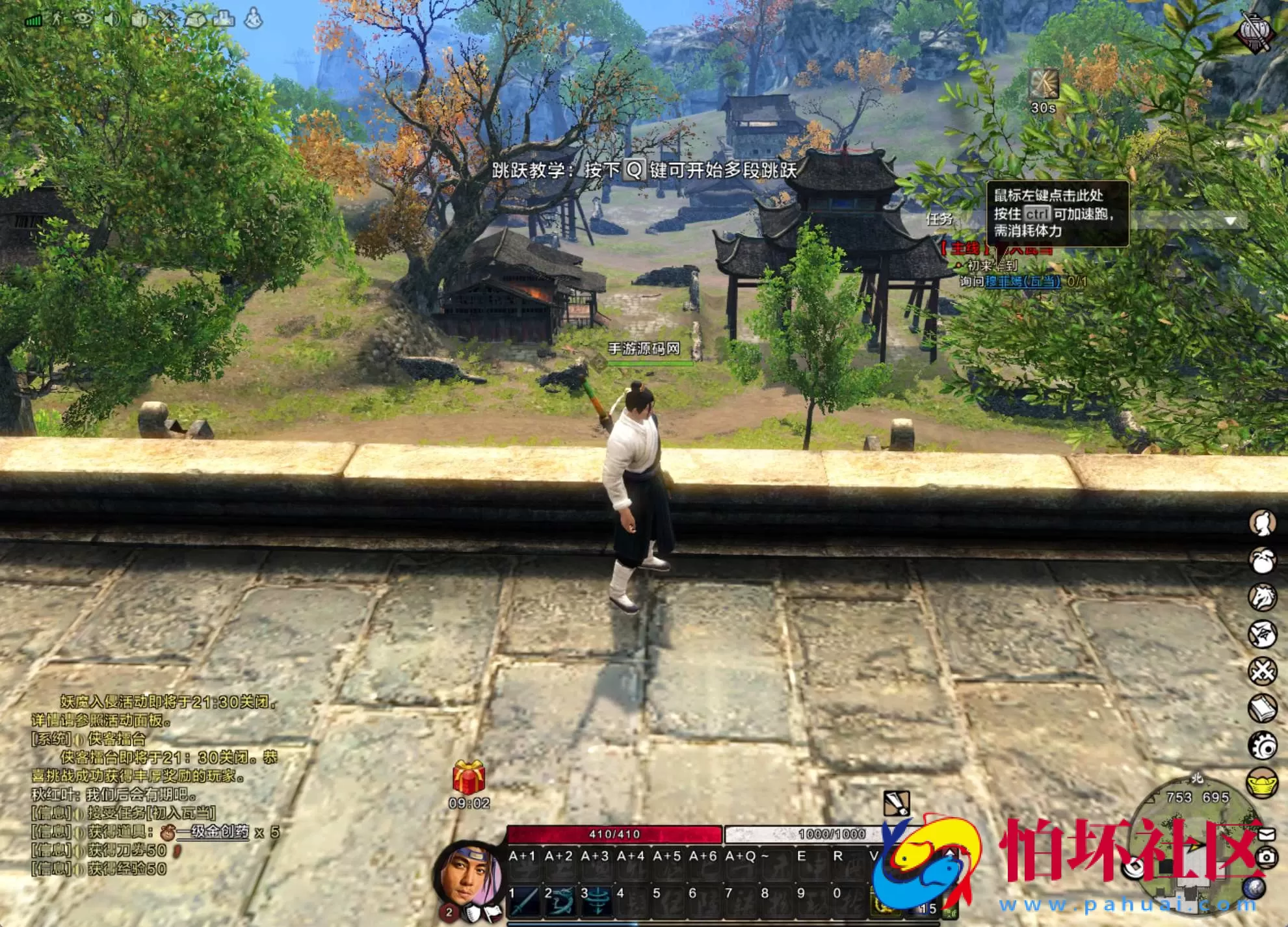Open the gold ingot shop icon
Image resolution: width=1288 pixels, height=927 pixels.
tap(1263, 782)
